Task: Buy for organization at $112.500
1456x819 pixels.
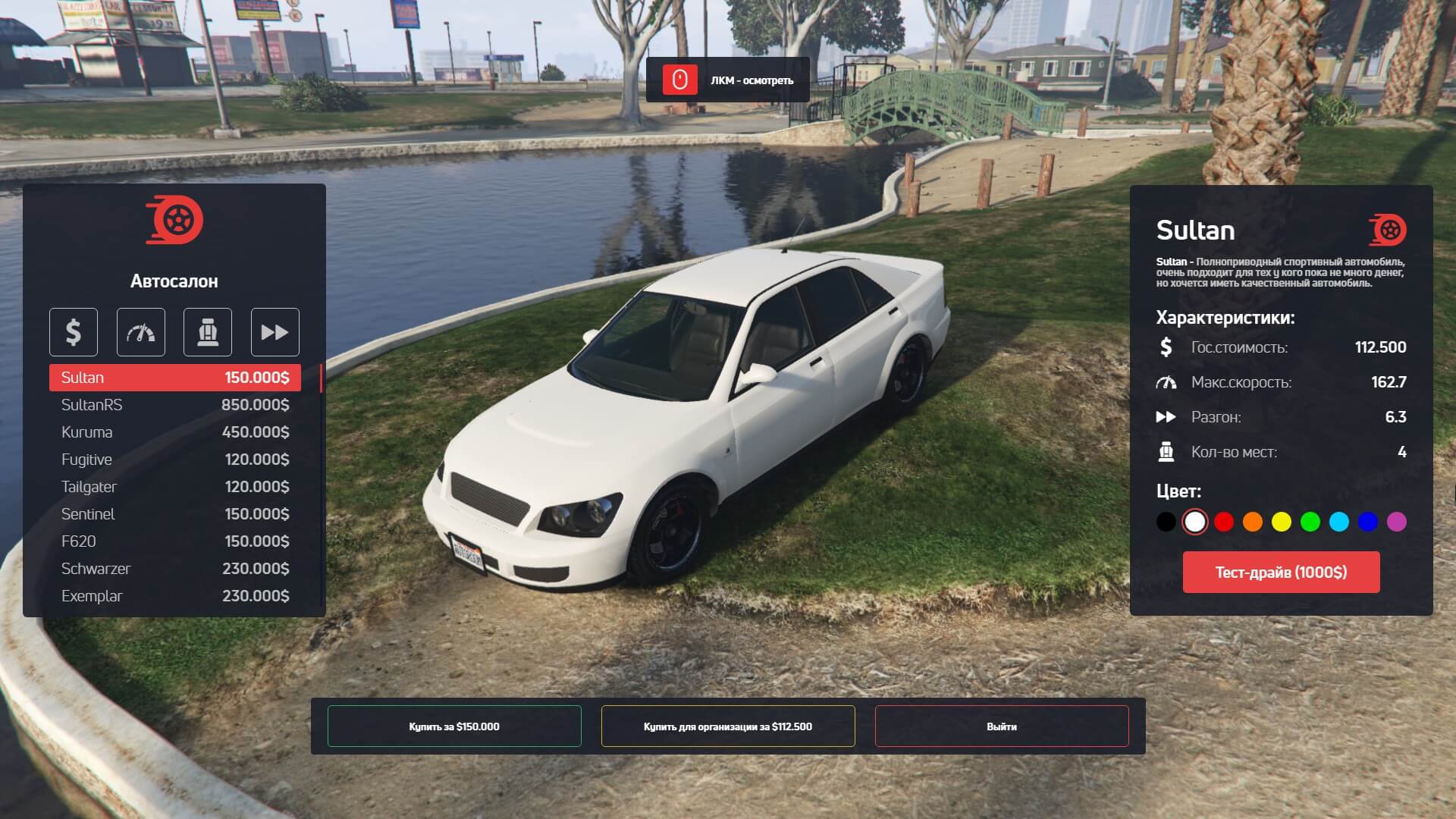Action: tap(728, 726)
